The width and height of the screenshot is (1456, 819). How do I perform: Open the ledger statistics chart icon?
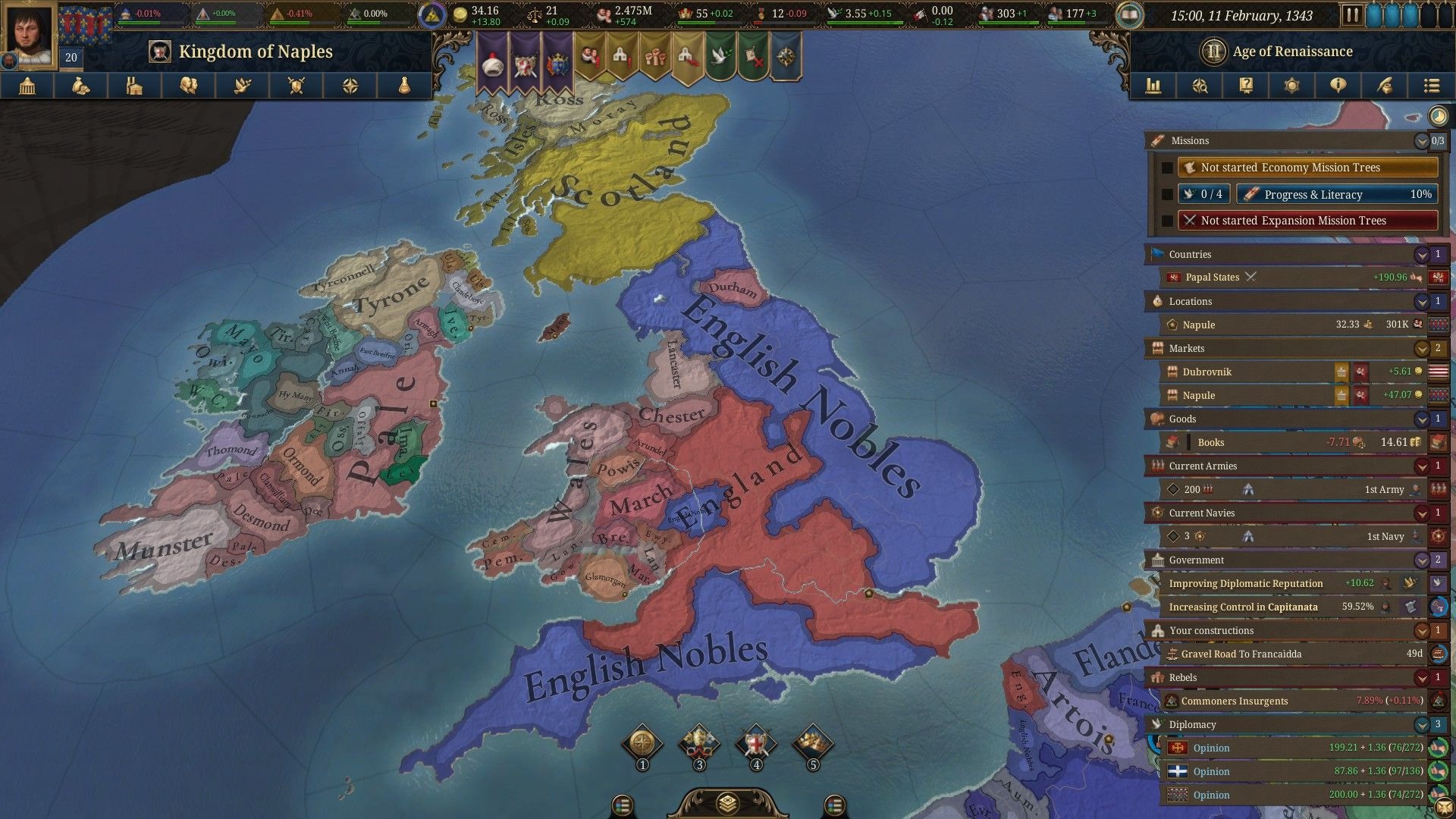coord(1153,86)
